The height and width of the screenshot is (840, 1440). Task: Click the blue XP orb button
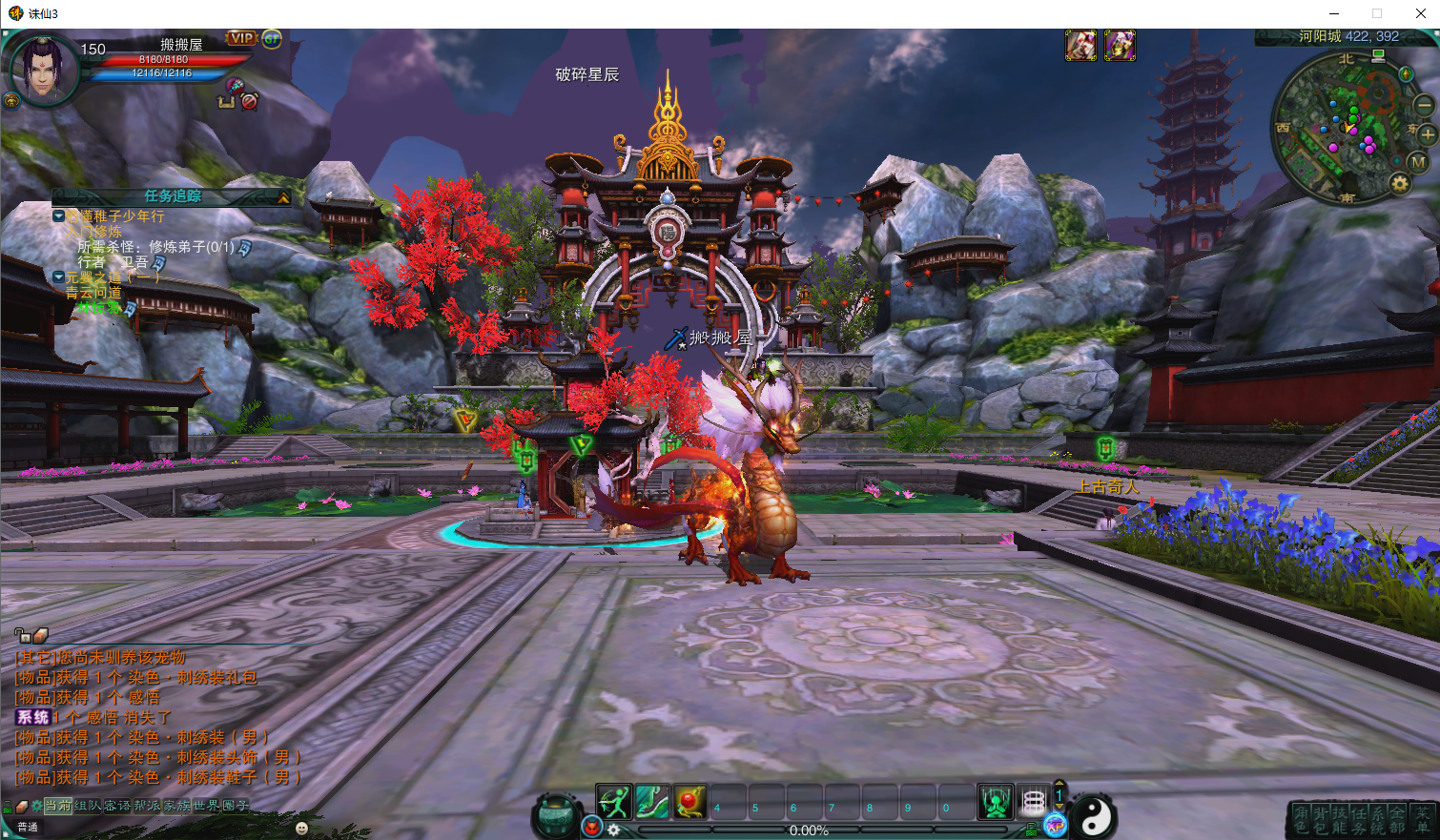[x=1055, y=826]
